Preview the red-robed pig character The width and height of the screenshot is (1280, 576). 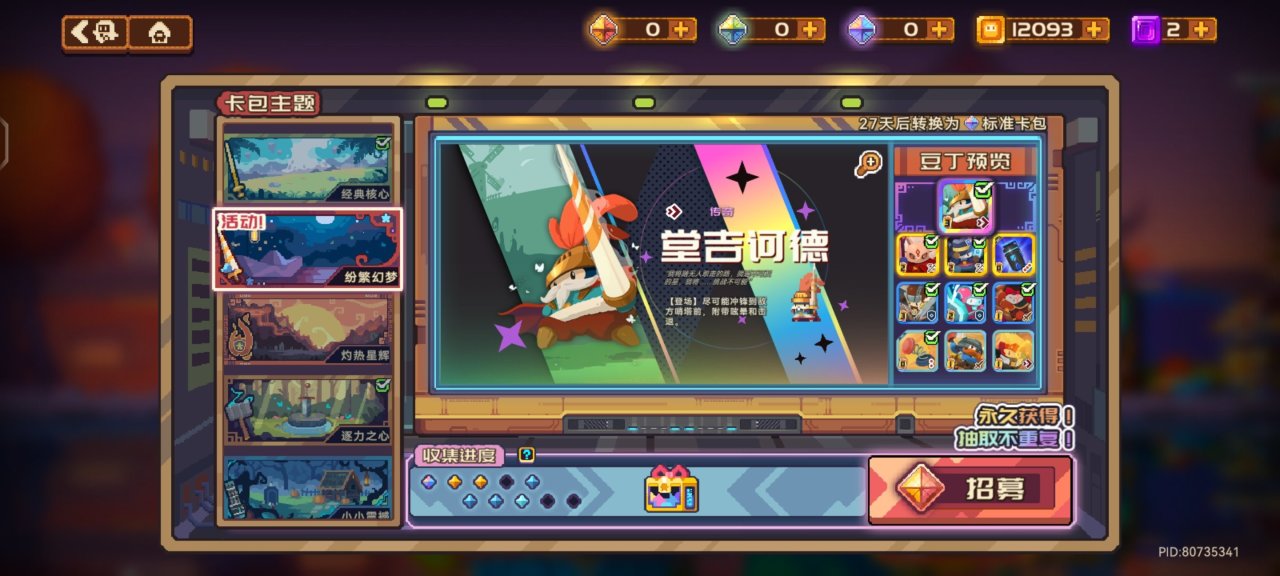tap(918, 255)
